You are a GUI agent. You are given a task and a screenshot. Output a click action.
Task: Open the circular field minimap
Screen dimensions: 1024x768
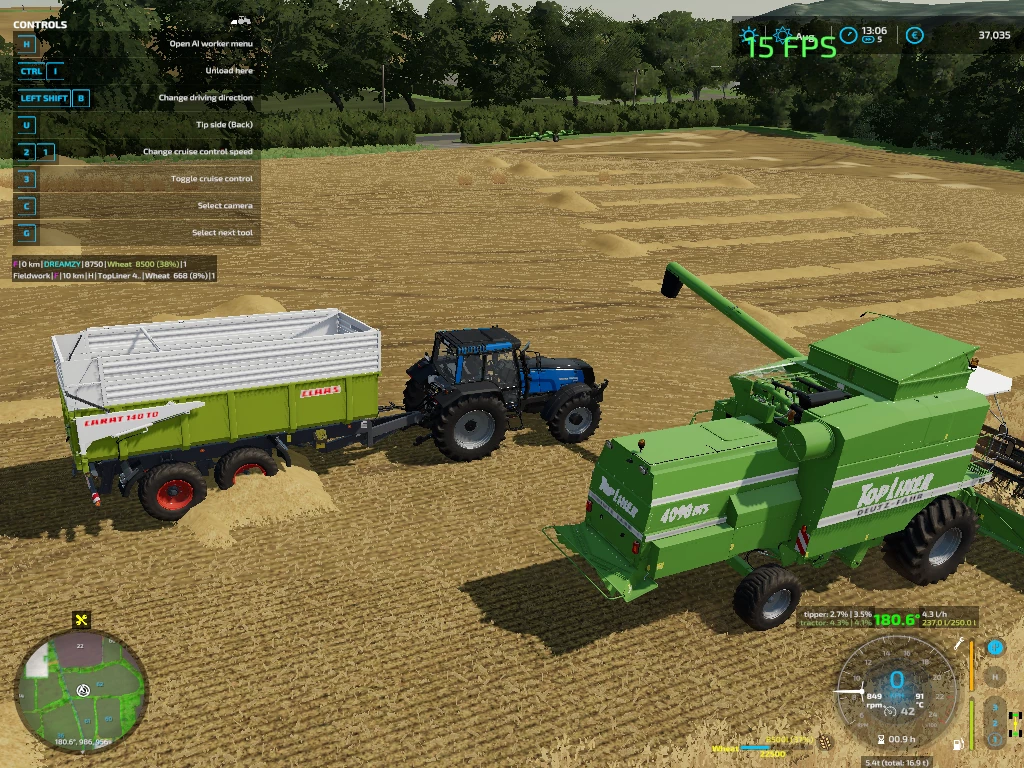coord(81,690)
